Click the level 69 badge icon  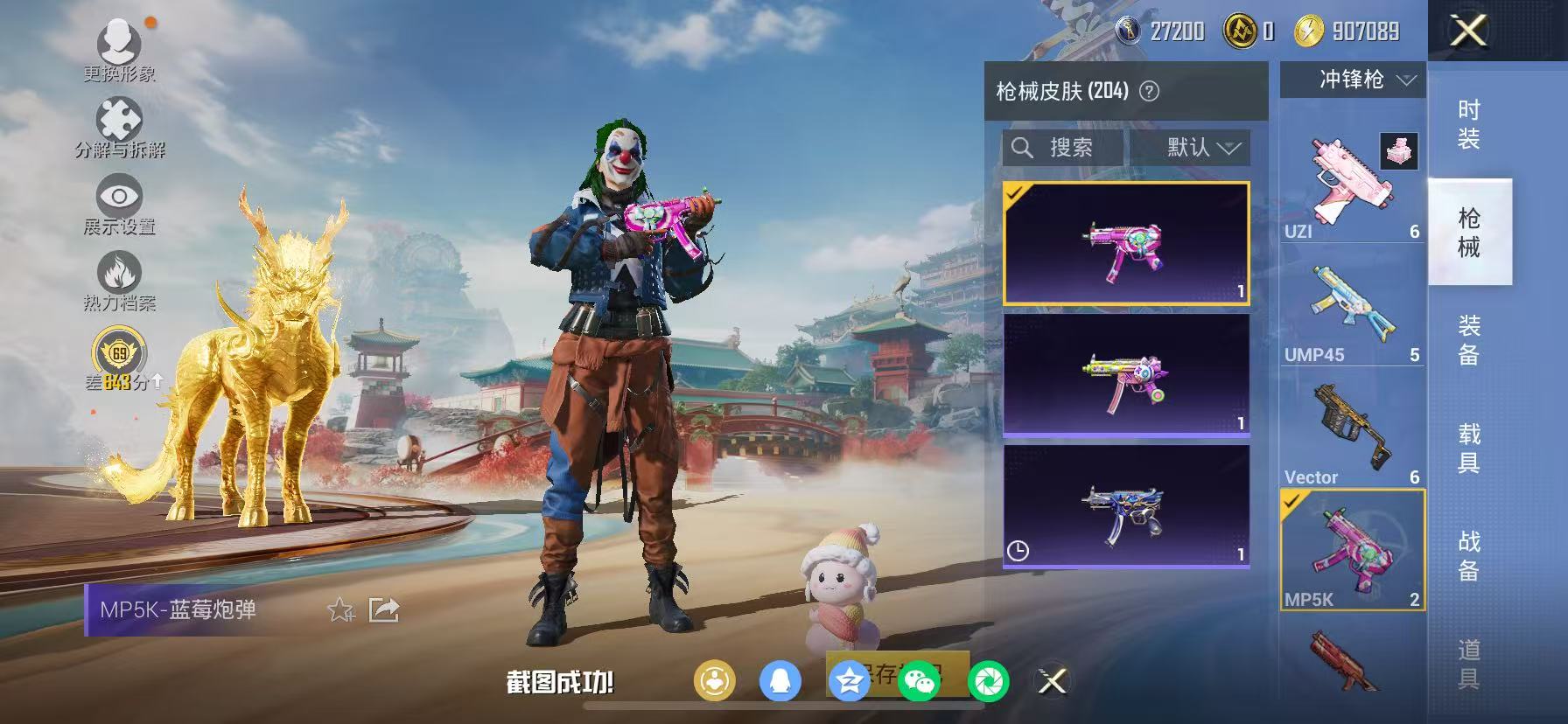(x=118, y=354)
